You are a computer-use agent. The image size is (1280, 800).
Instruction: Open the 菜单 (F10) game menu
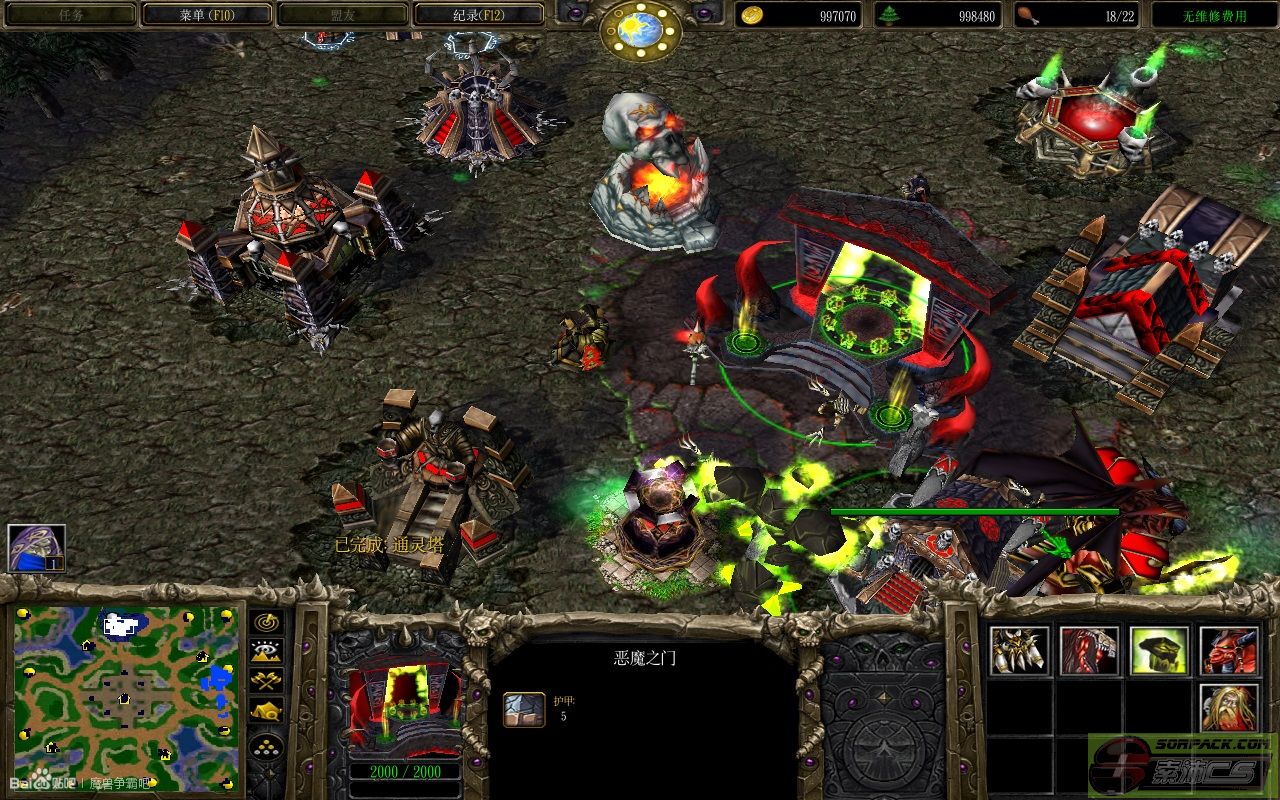[206, 15]
